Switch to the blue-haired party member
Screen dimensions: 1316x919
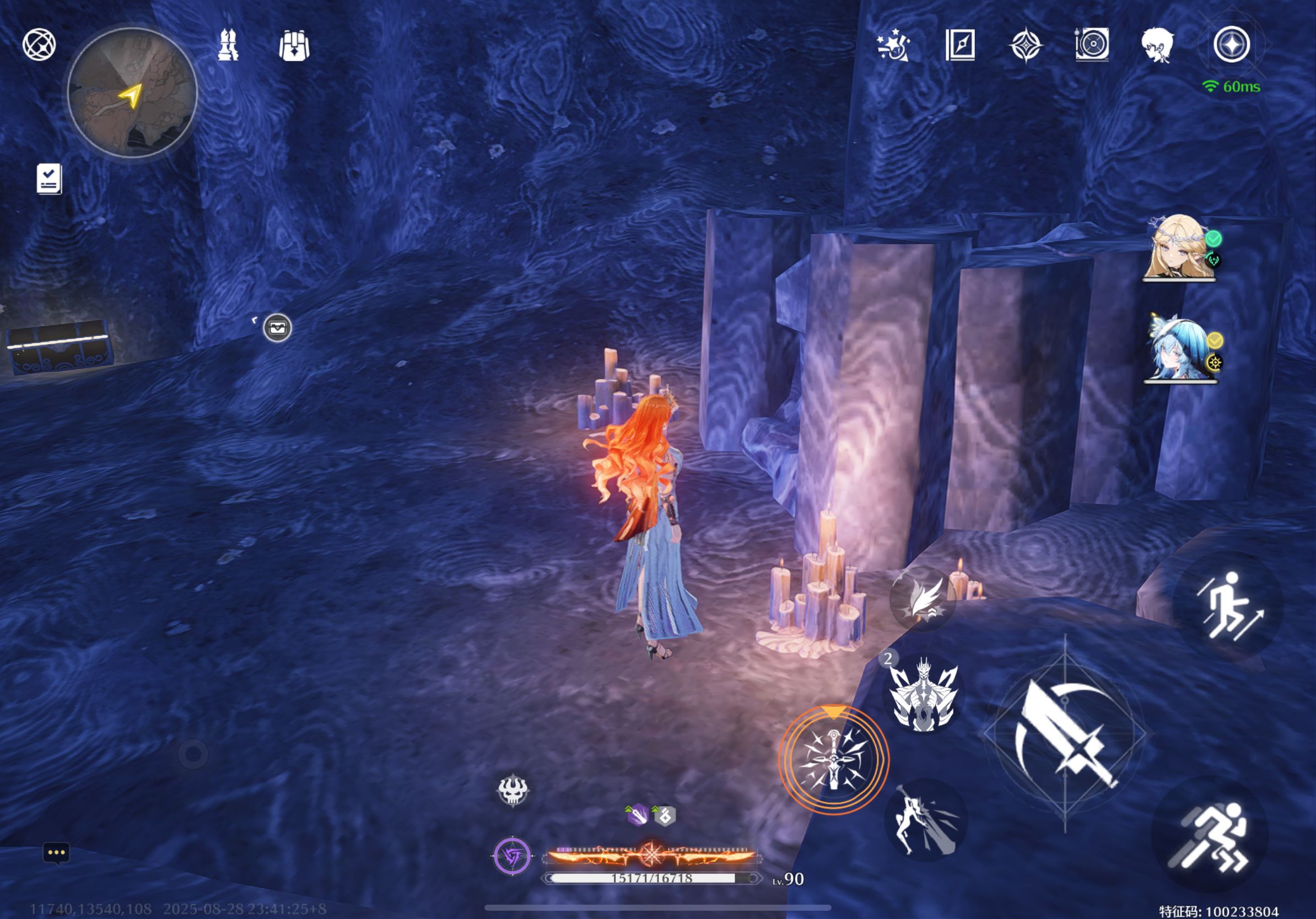click(1179, 348)
